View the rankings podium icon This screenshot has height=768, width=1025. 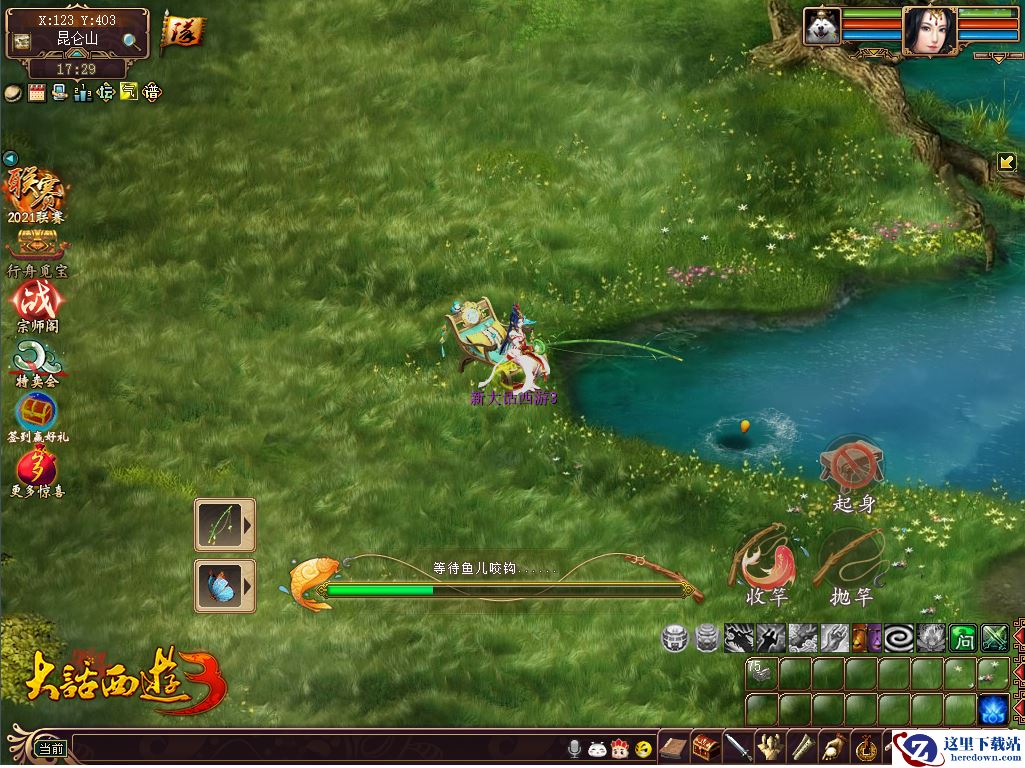point(83,93)
